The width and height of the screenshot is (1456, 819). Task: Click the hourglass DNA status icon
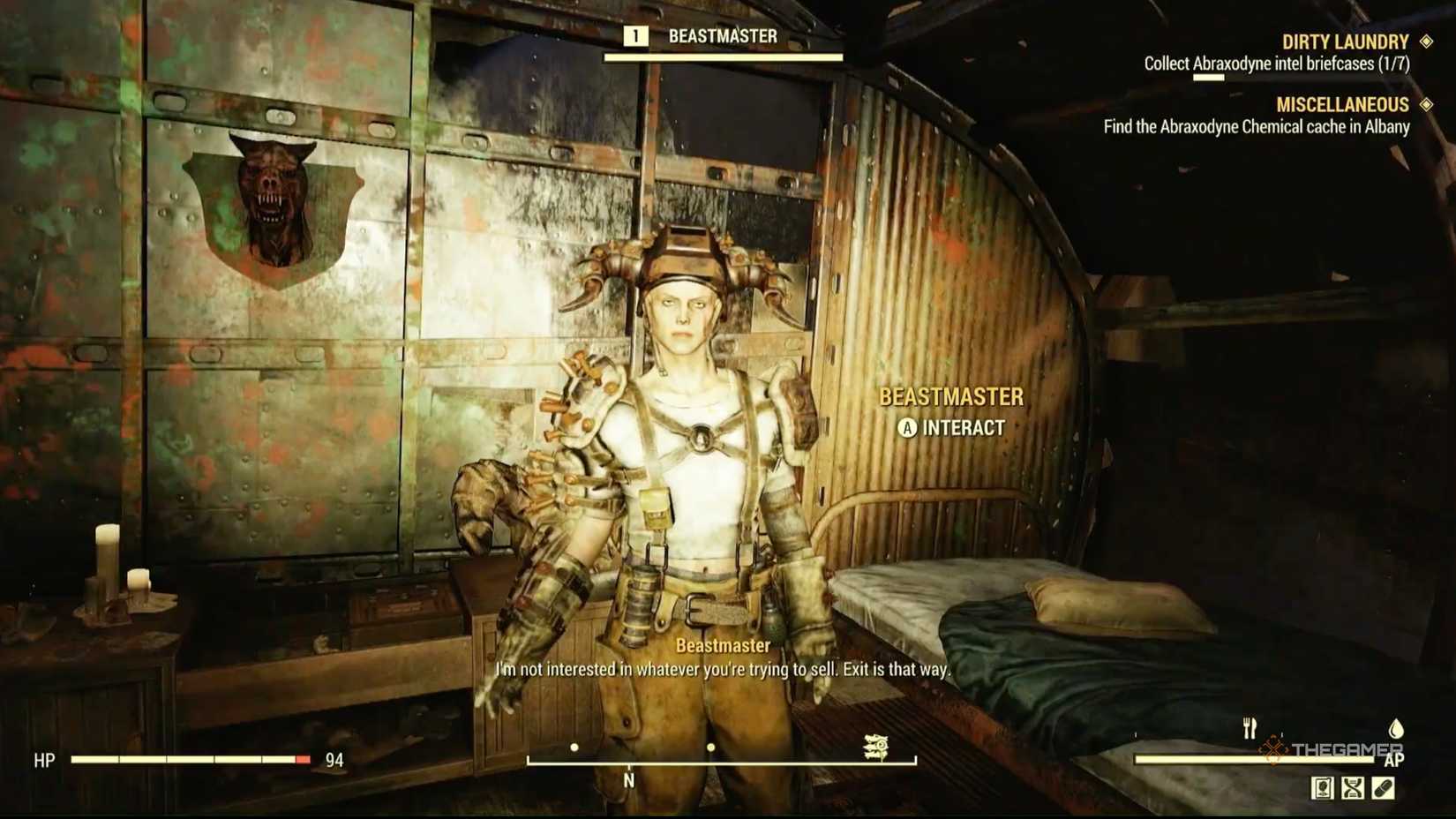[1352, 787]
